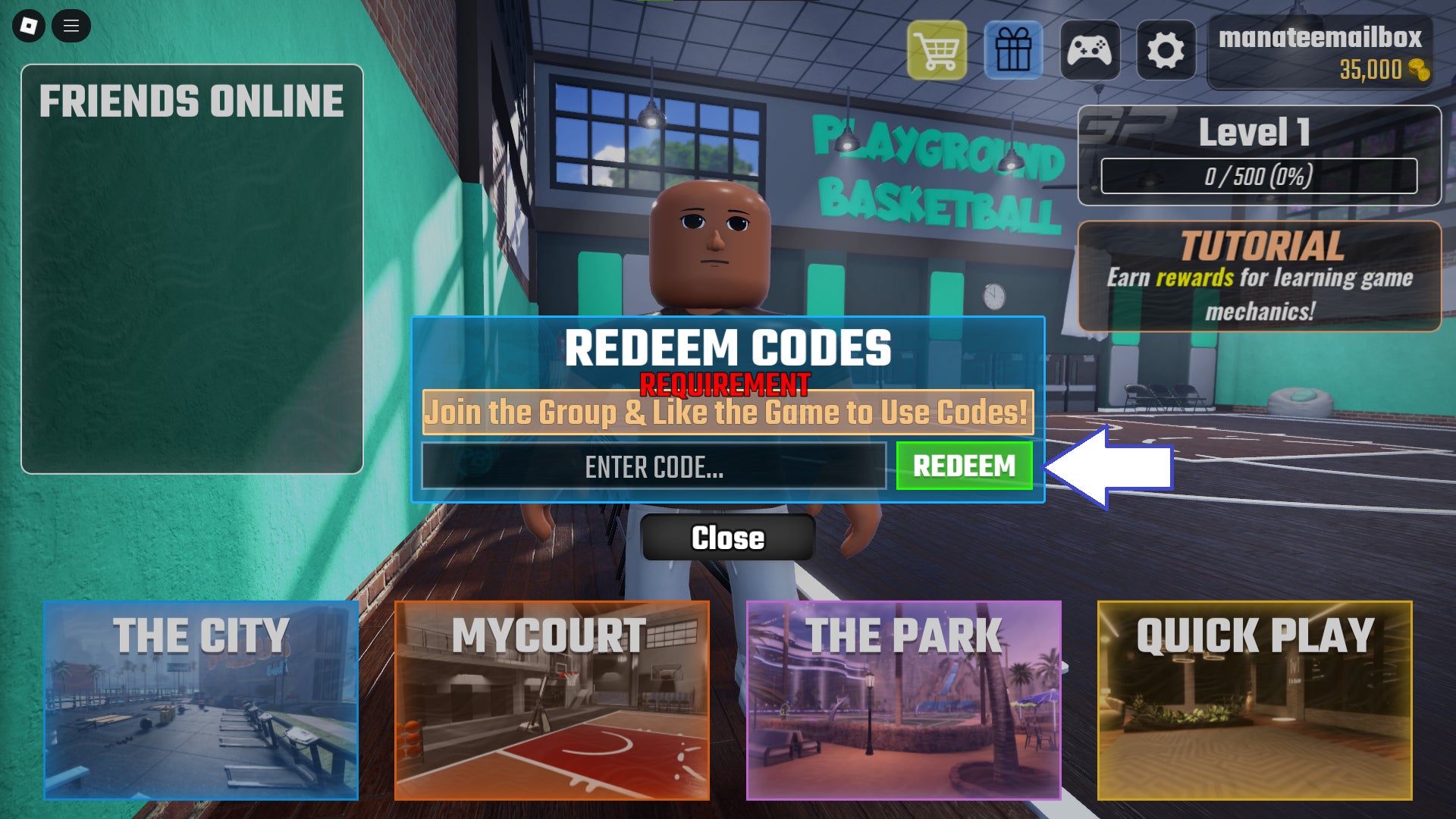The height and width of the screenshot is (819, 1456).
Task: Click the REDEEM button
Action: pyautogui.click(x=964, y=466)
